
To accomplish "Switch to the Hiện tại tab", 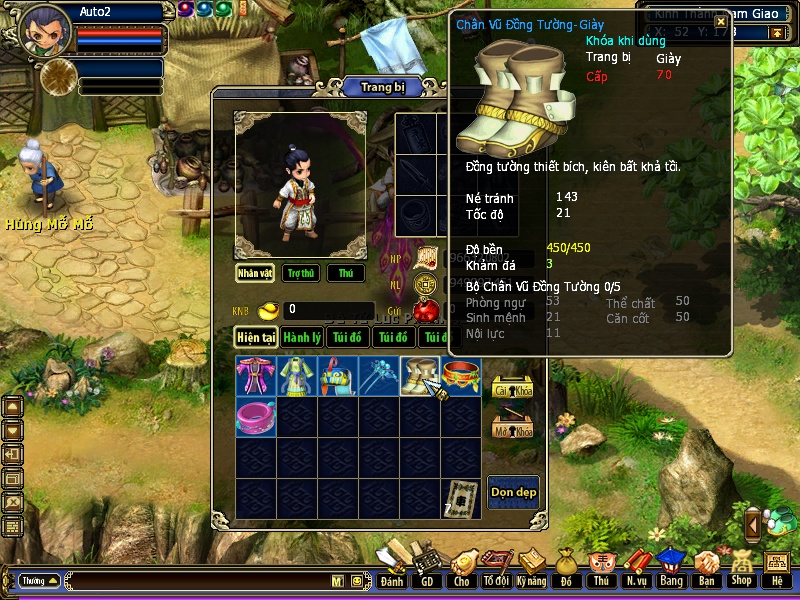I will [x=256, y=338].
